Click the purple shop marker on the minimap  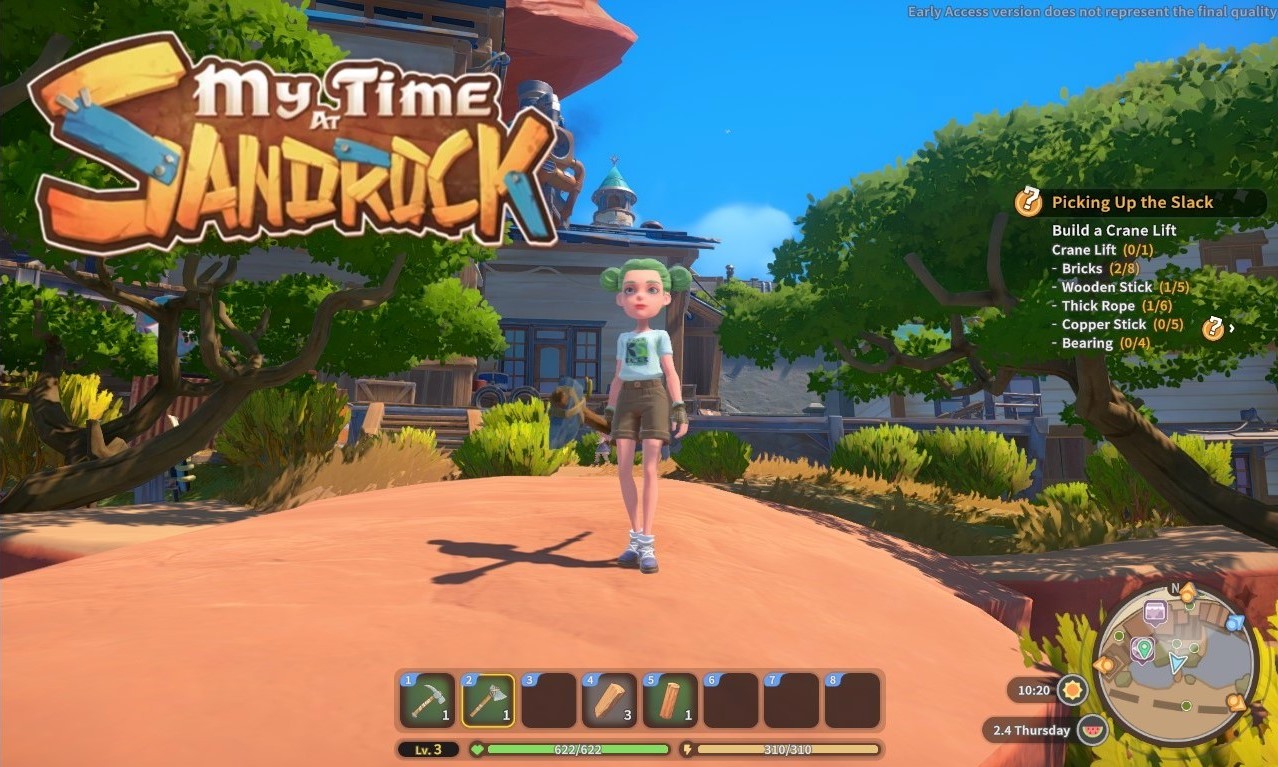(1155, 611)
